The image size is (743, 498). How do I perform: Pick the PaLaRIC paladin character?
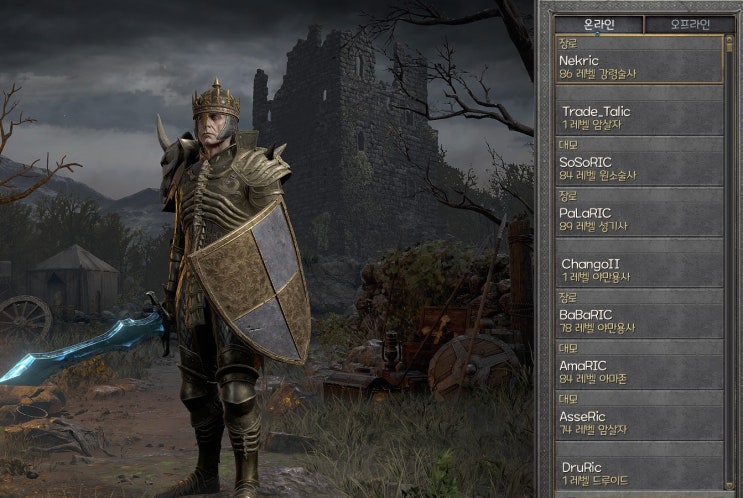pyautogui.click(x=639, y=213)
